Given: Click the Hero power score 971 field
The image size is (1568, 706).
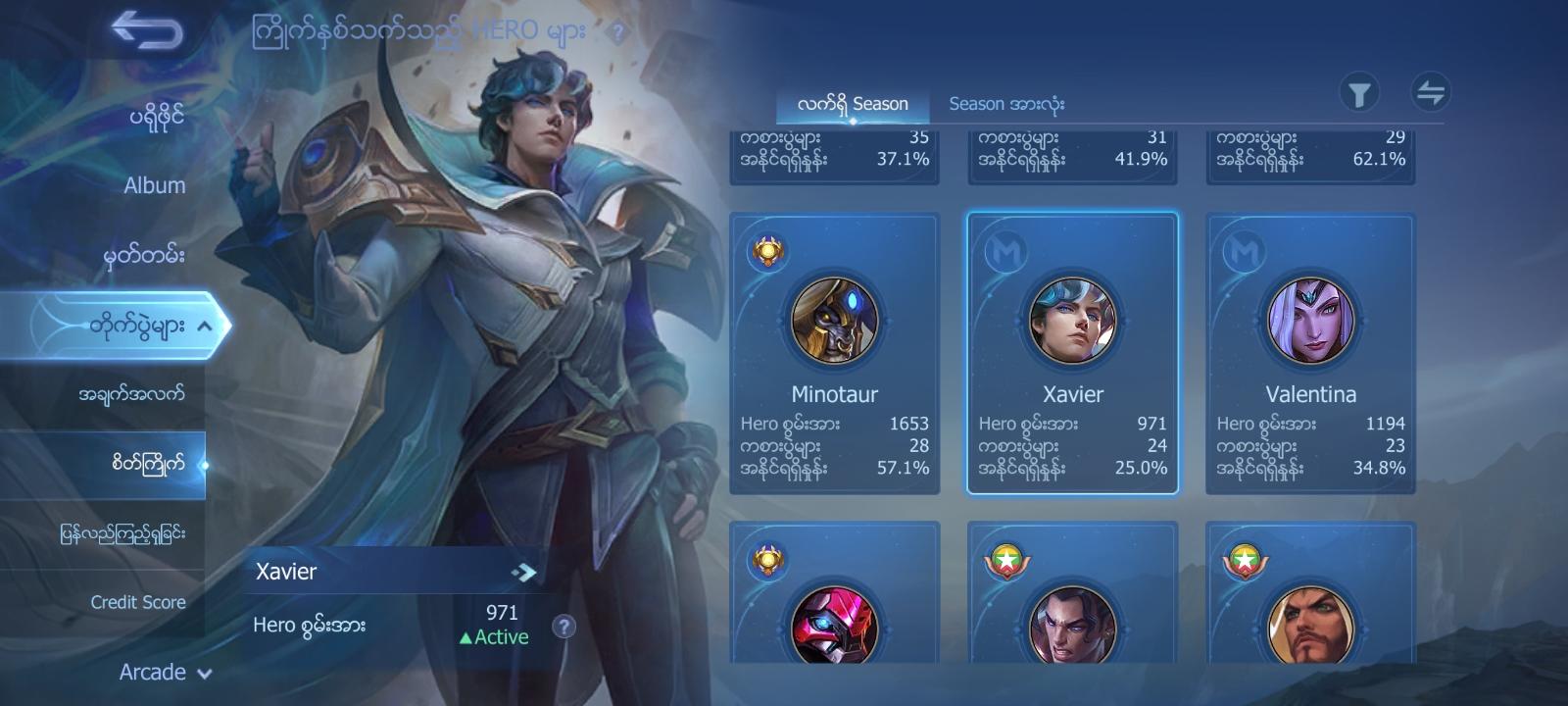Looking at the screenshot, I should 500,612.
